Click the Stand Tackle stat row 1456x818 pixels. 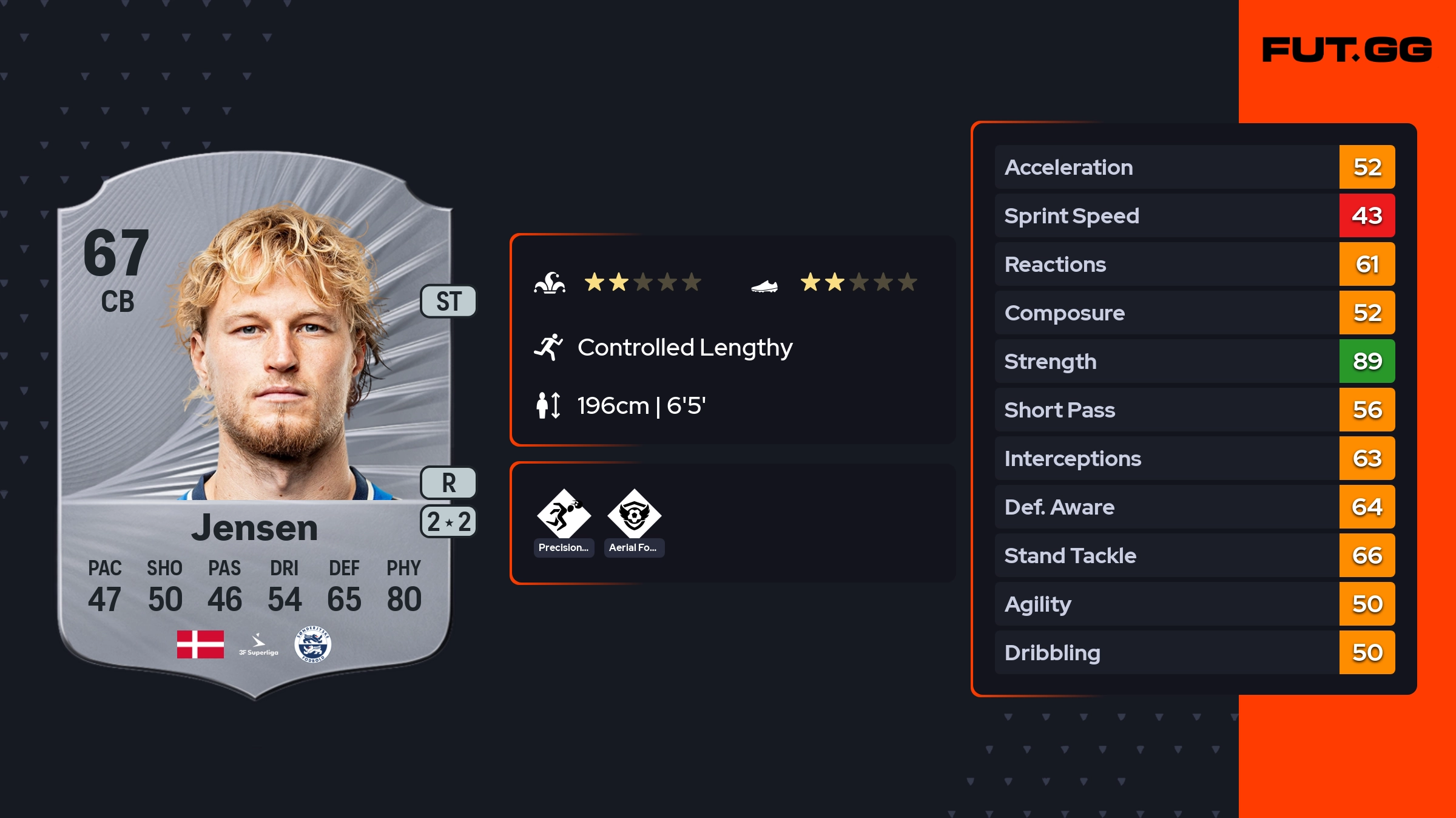(1194, 556)
